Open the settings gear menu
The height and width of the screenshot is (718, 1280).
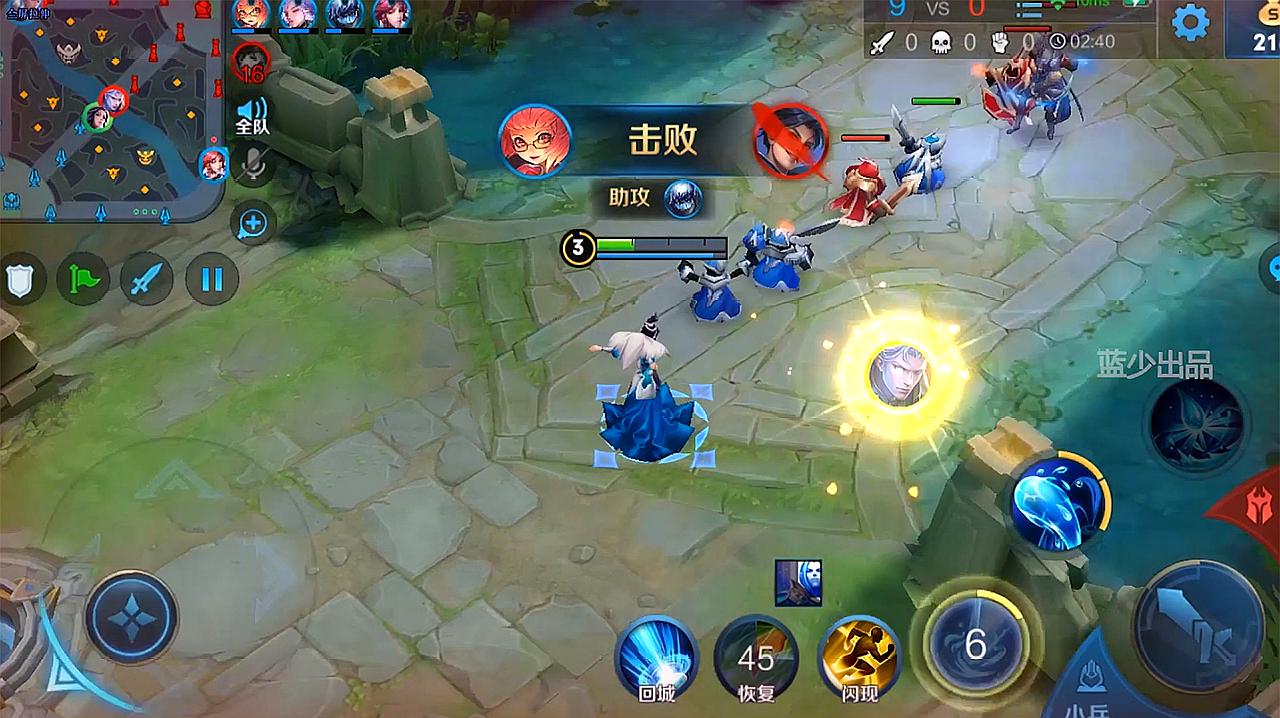pos(1190,23)
